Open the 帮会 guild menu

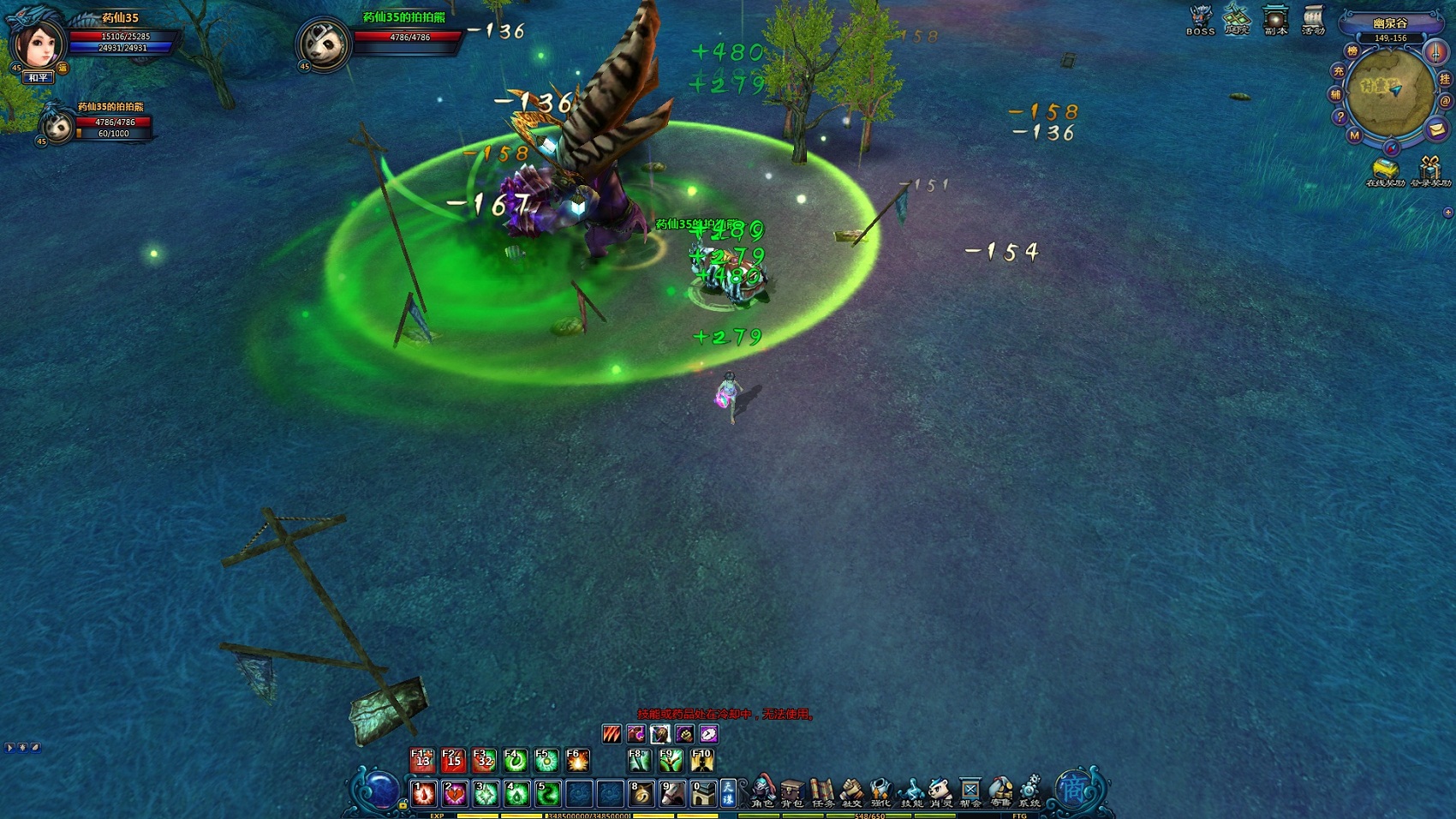click(970, 792)
